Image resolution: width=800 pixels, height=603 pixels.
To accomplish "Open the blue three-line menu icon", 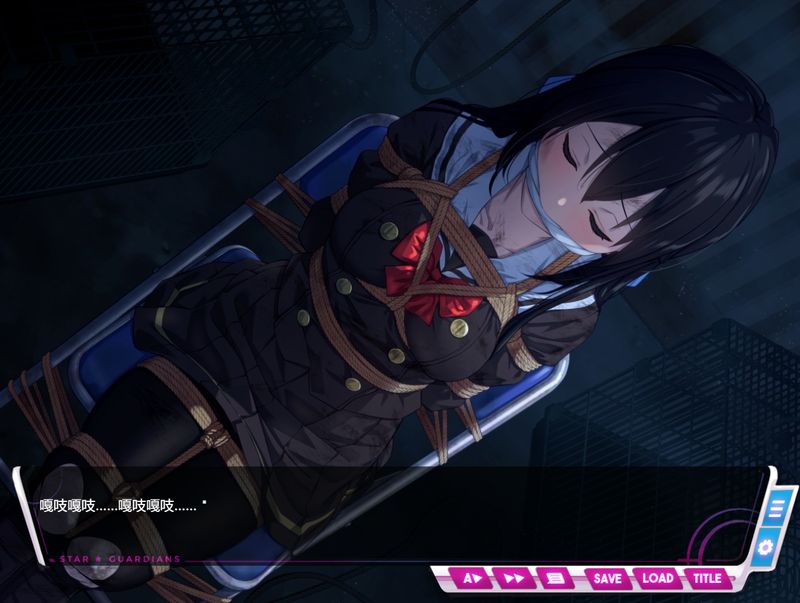I will pyautogui.click(x=775, y=508).
